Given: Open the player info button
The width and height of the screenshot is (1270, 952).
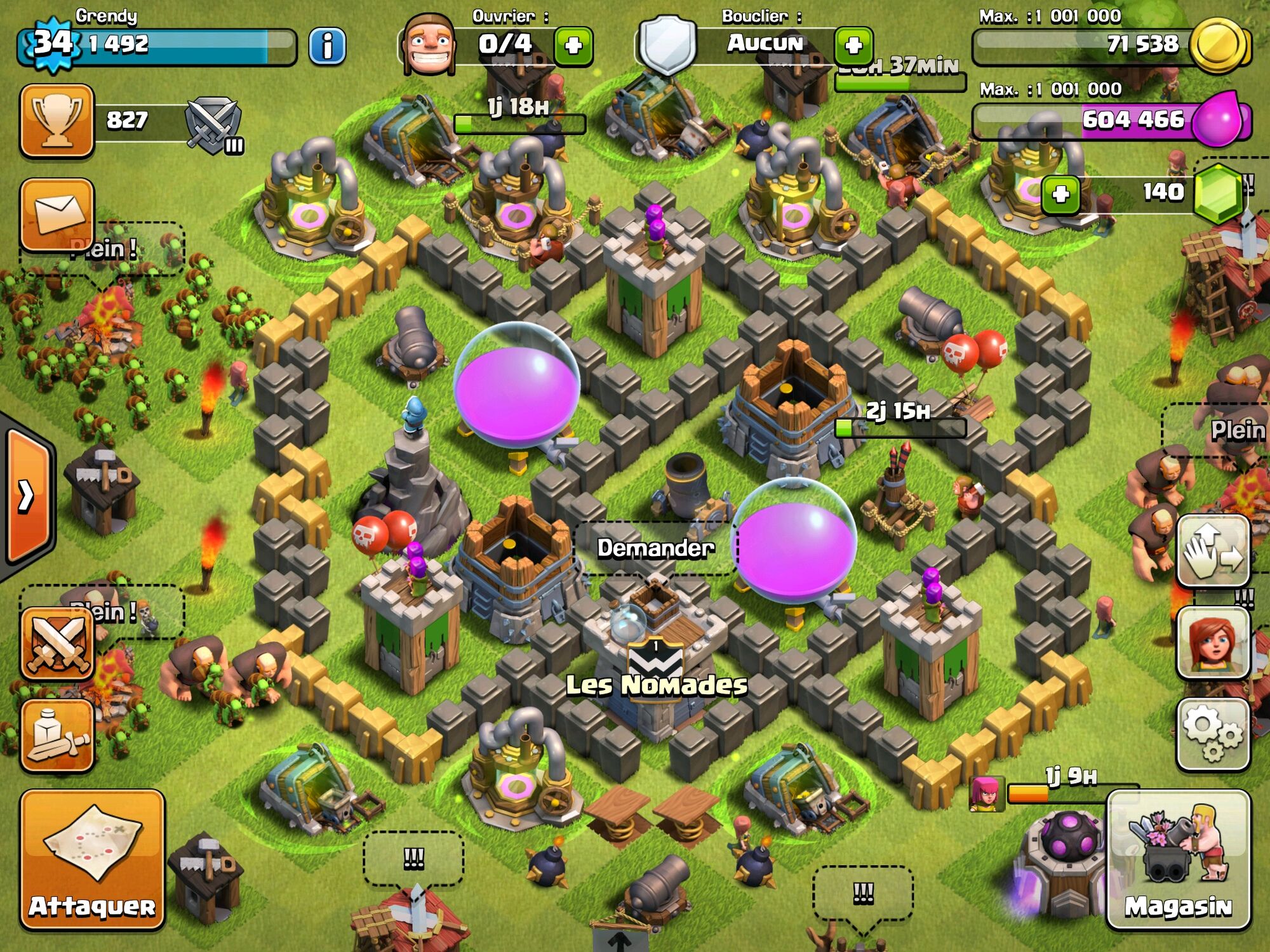Looking at the screenshot, I should [327, 46].
